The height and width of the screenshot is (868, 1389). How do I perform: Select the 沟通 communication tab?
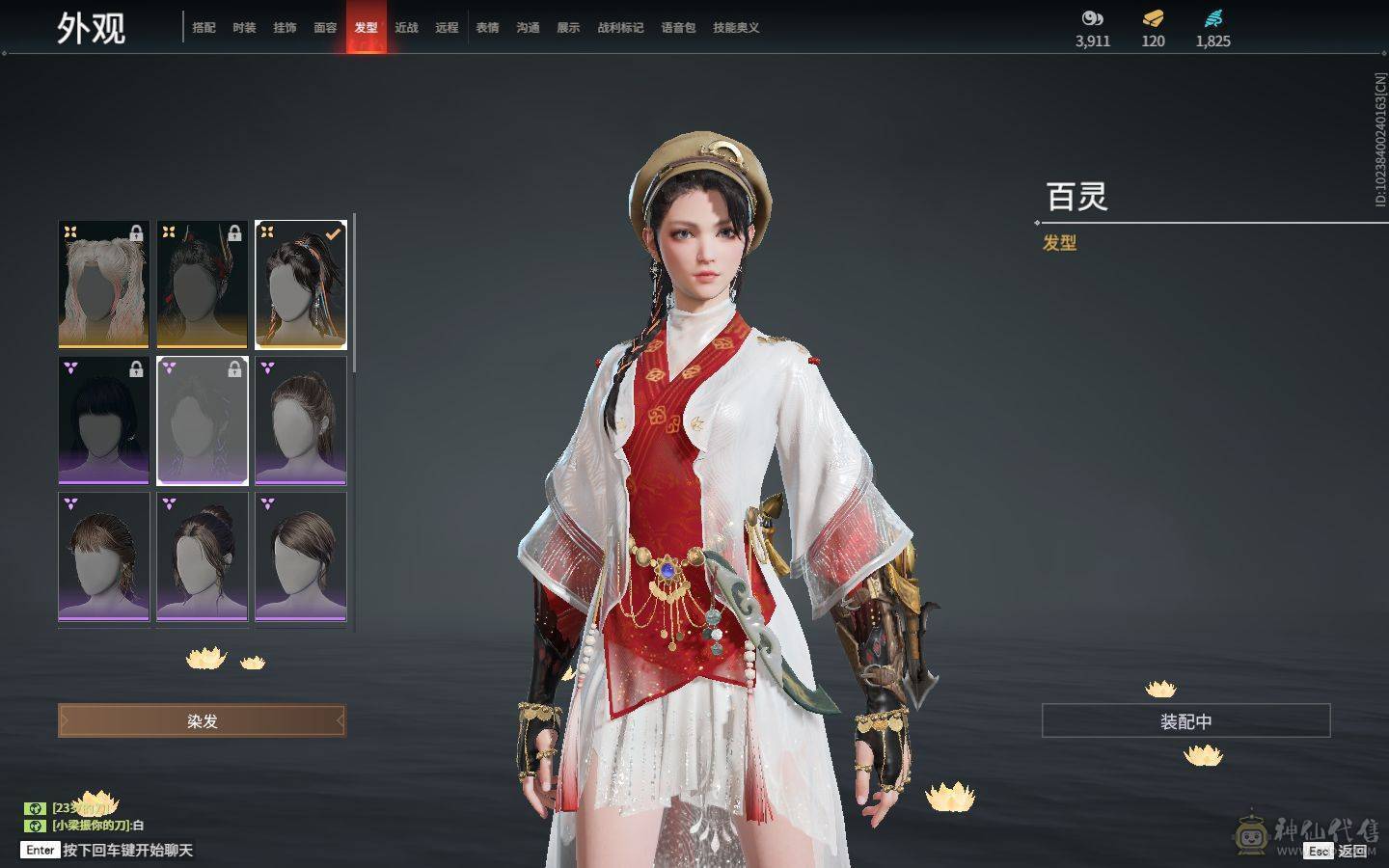(528, 28)
